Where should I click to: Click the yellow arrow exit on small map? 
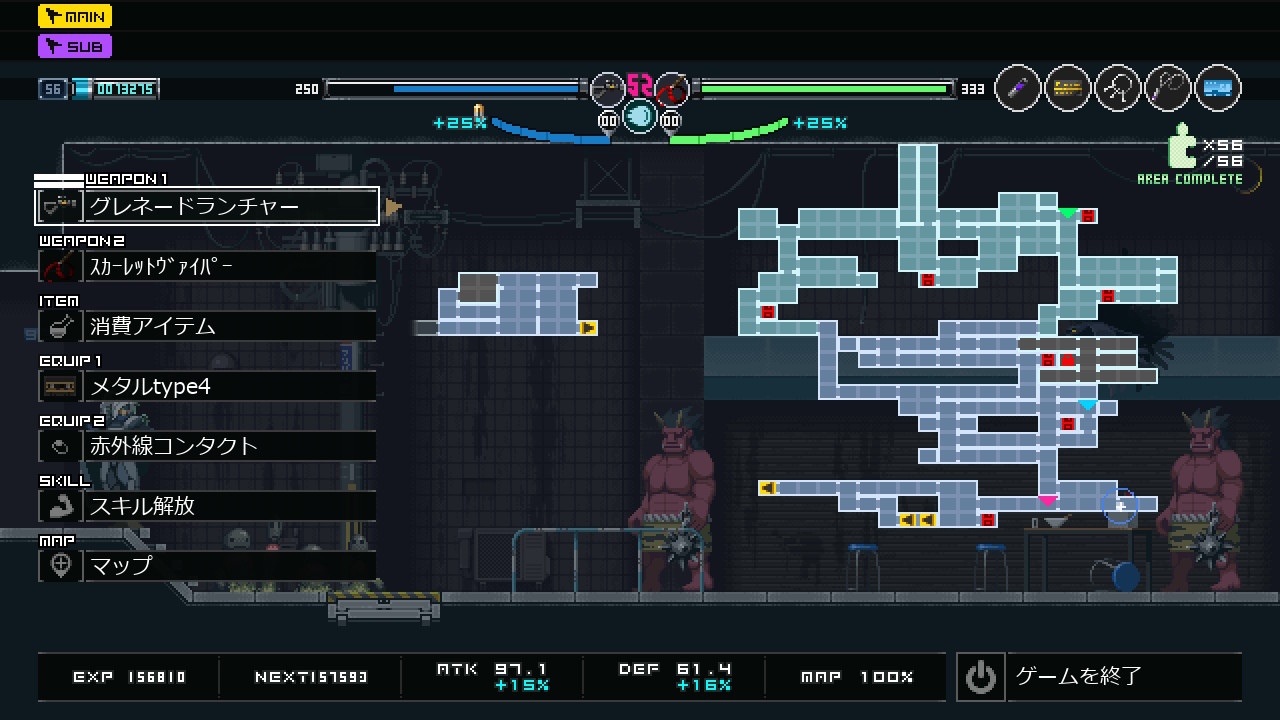588,327
